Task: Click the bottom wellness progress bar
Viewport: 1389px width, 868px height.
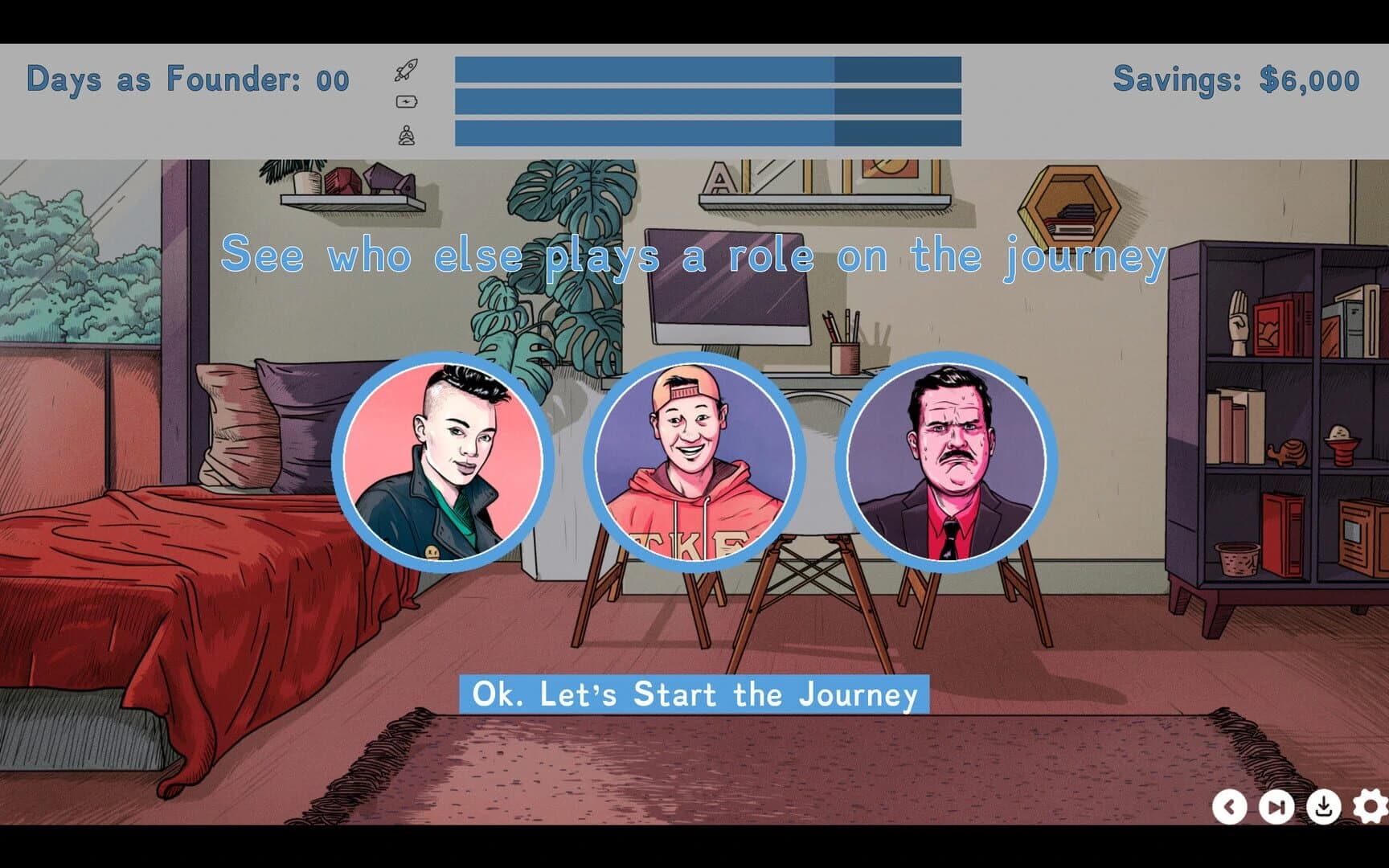Action: 707,133
